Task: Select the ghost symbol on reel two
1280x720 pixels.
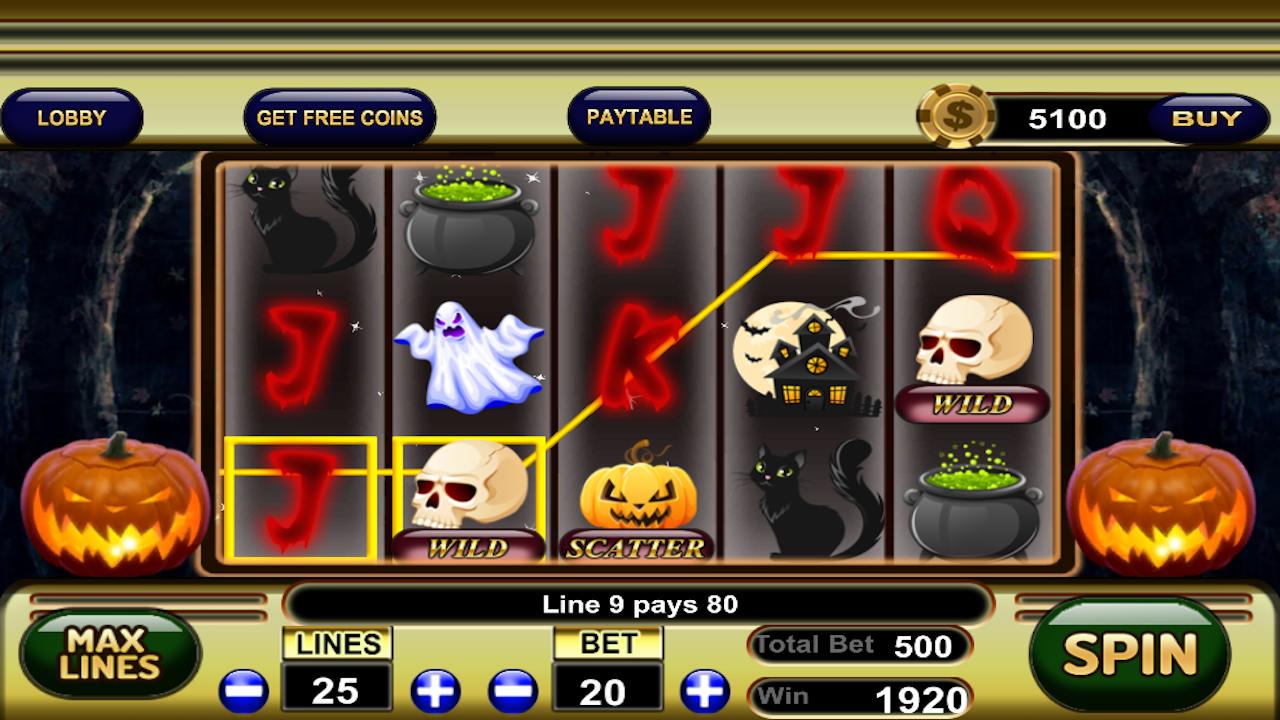Action: [471, 355]
